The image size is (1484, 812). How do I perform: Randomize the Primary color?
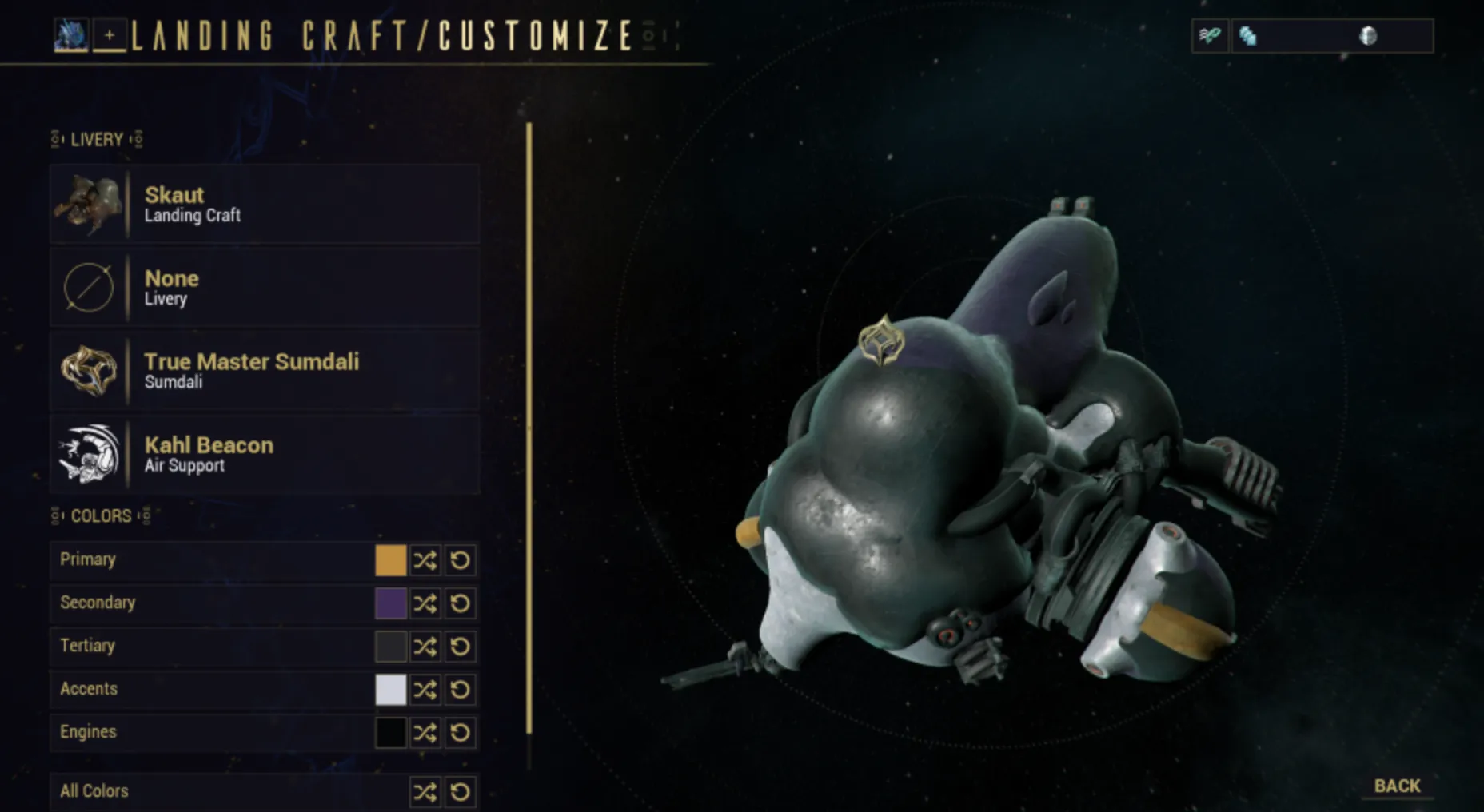click(425, 560)
